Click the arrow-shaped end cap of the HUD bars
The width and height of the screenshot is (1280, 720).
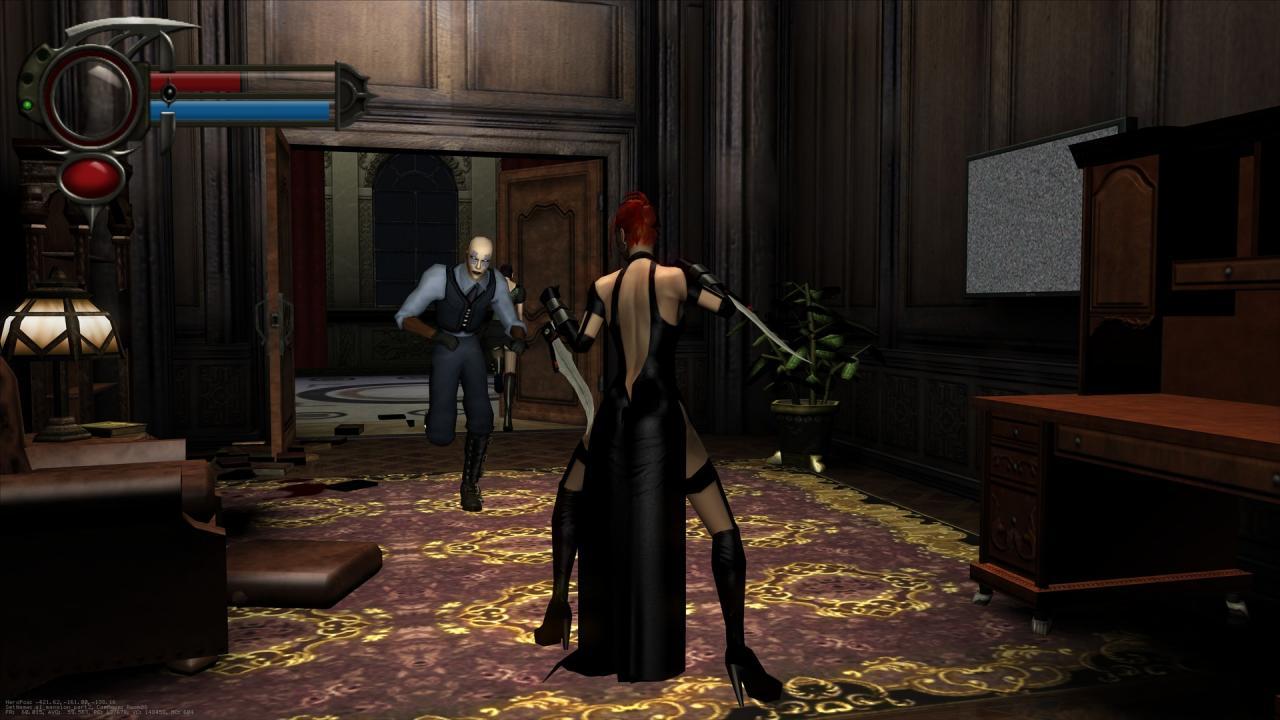(x=353, y=92)
